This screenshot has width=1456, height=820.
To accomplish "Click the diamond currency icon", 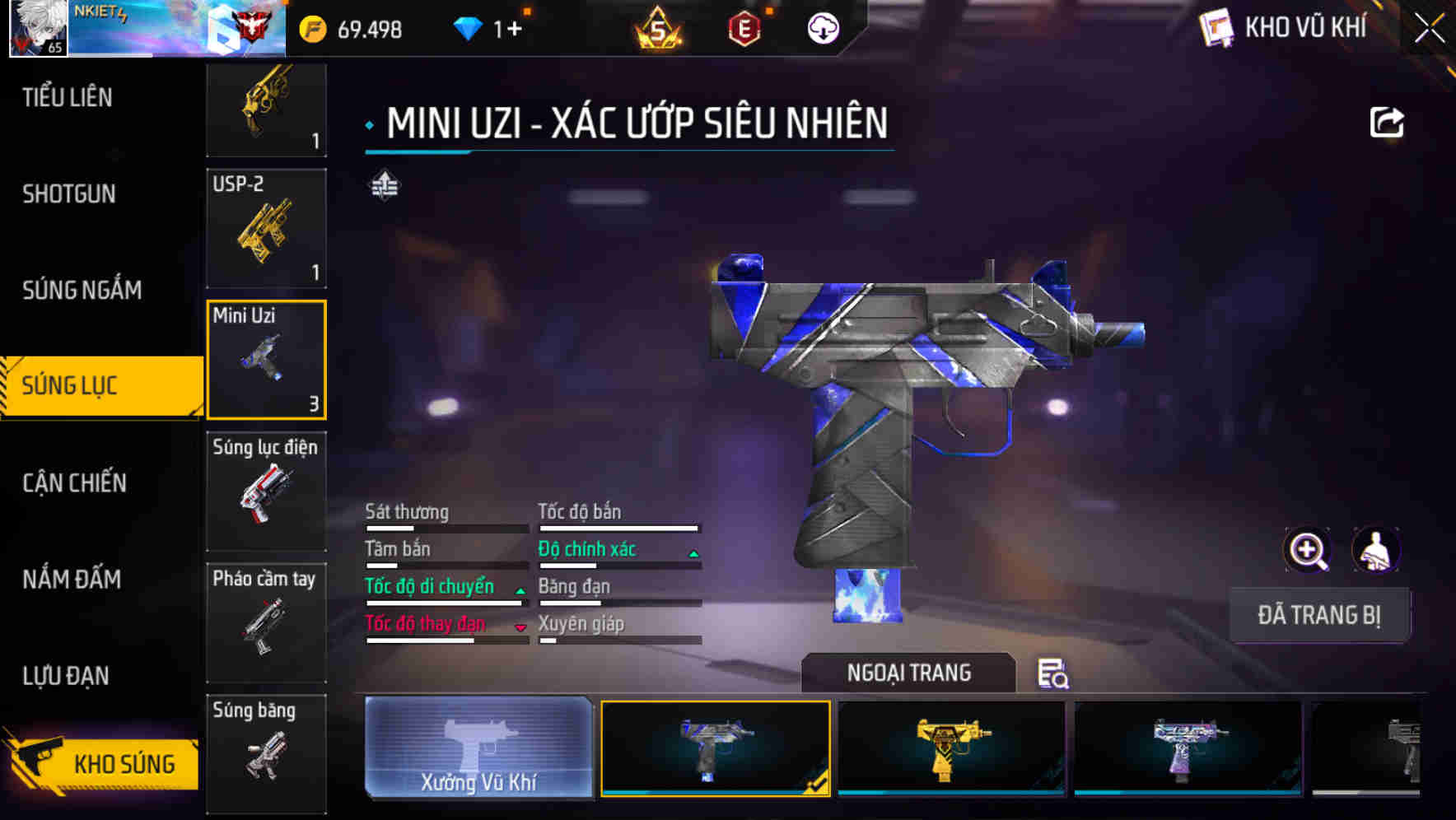I will click(470, 28).
